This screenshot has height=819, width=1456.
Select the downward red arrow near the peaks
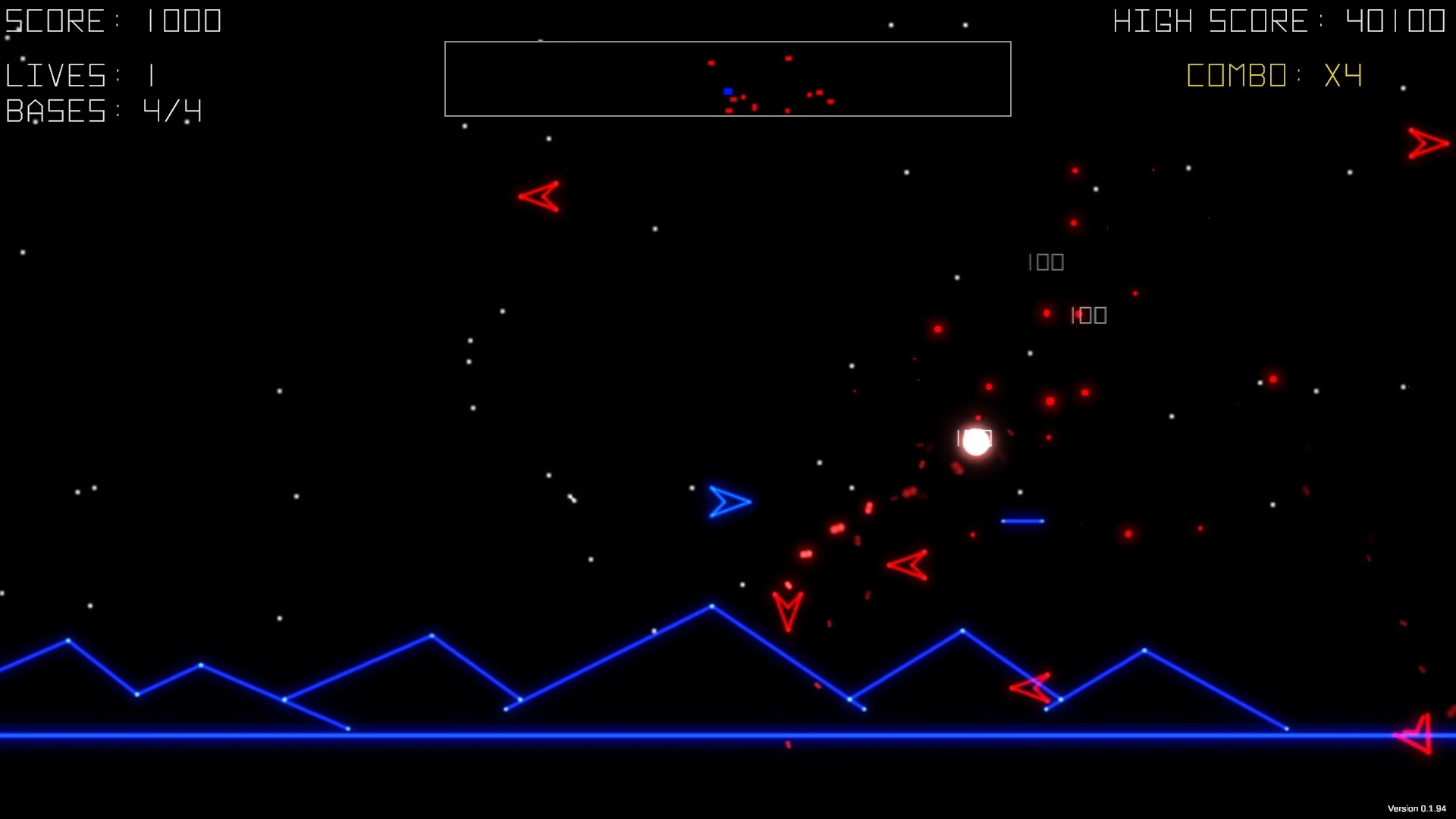pyautogui.click(x=788, y=610)
